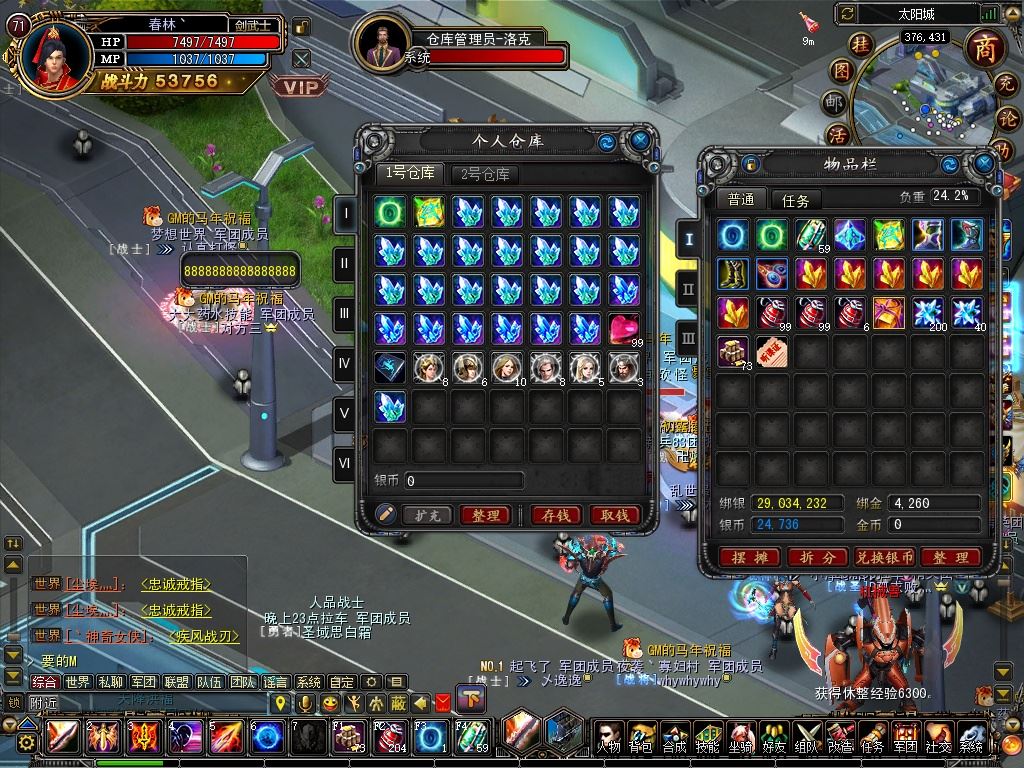
Task: Switch to the 2号仓库 tab
Action: click(485, 174)
